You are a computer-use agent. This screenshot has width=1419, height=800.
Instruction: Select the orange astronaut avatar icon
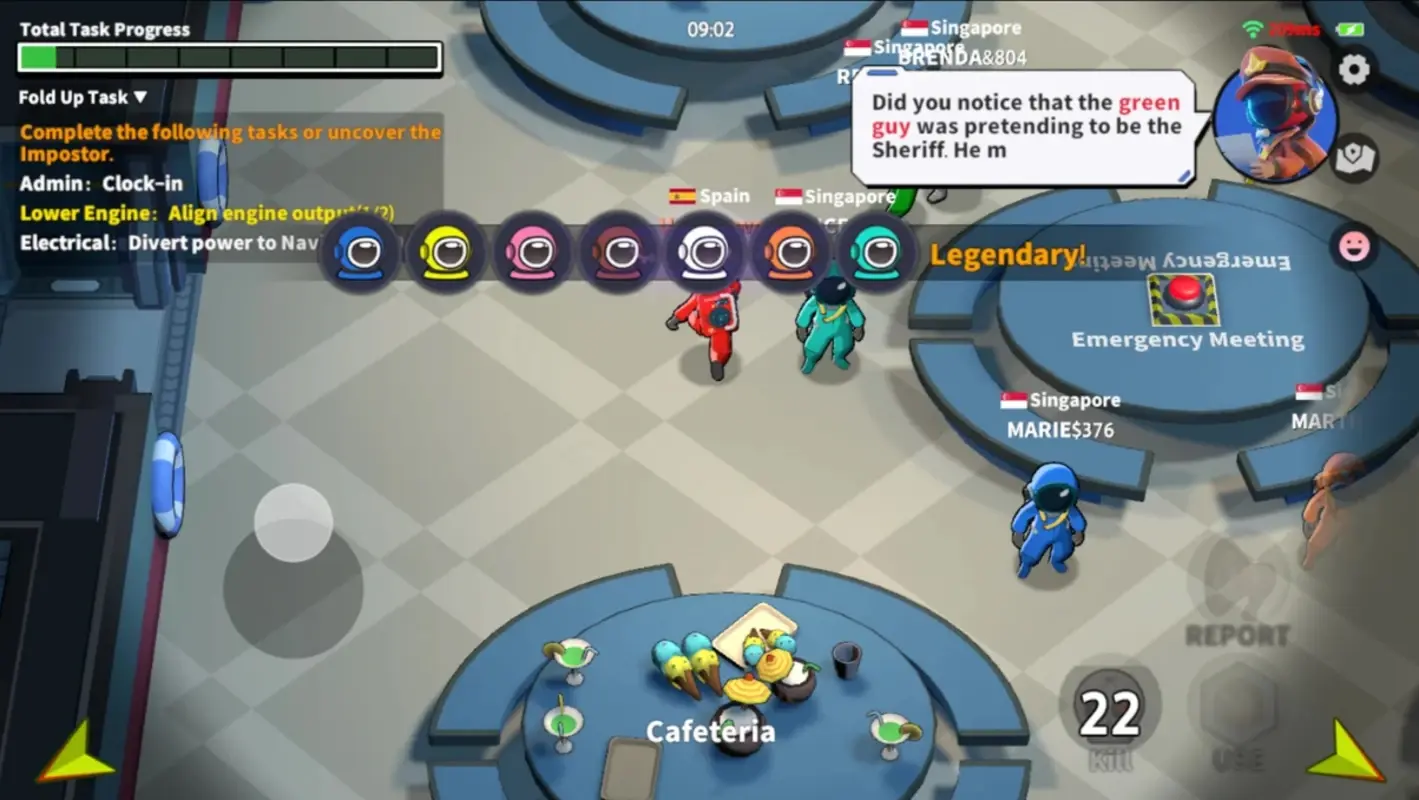790,252
